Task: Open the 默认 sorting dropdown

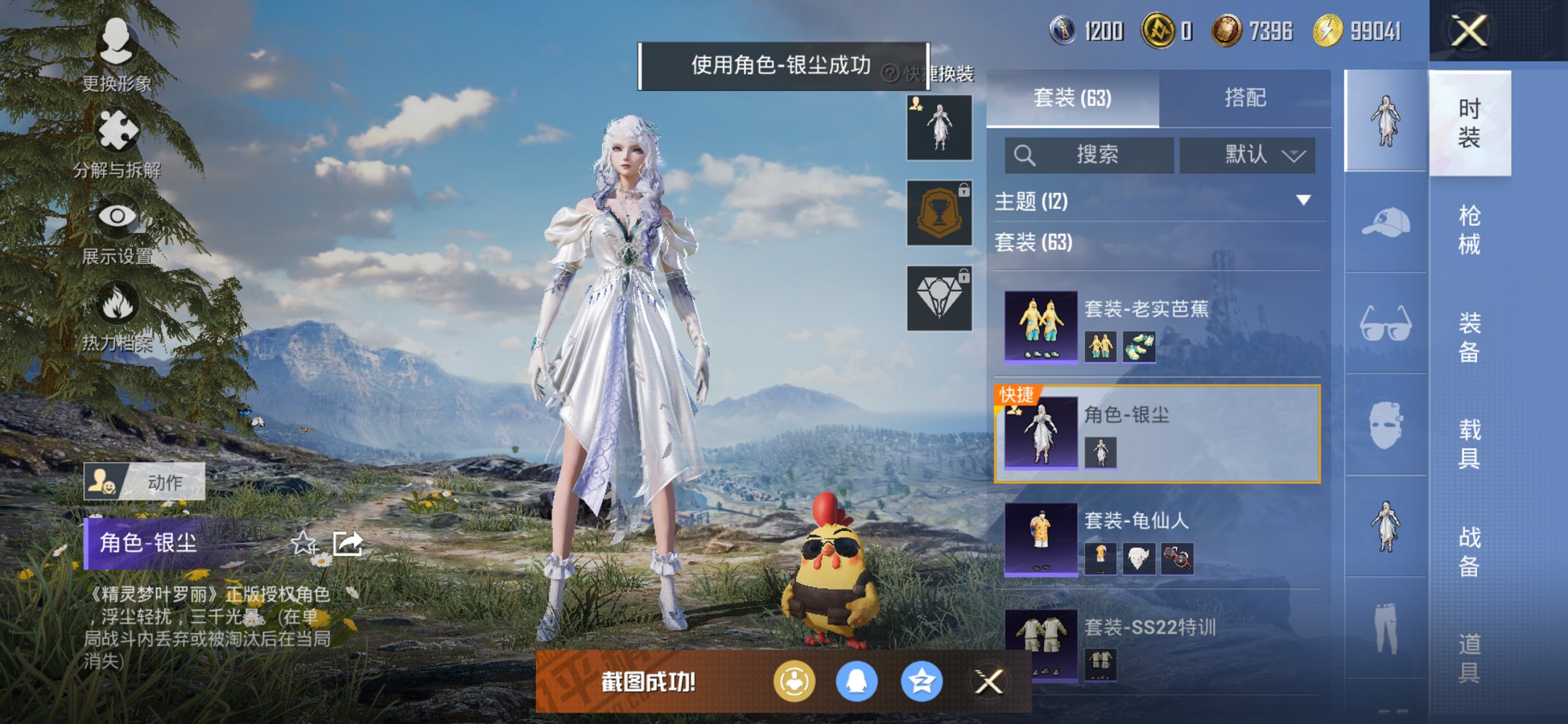Action: [x=1247, y=155]
